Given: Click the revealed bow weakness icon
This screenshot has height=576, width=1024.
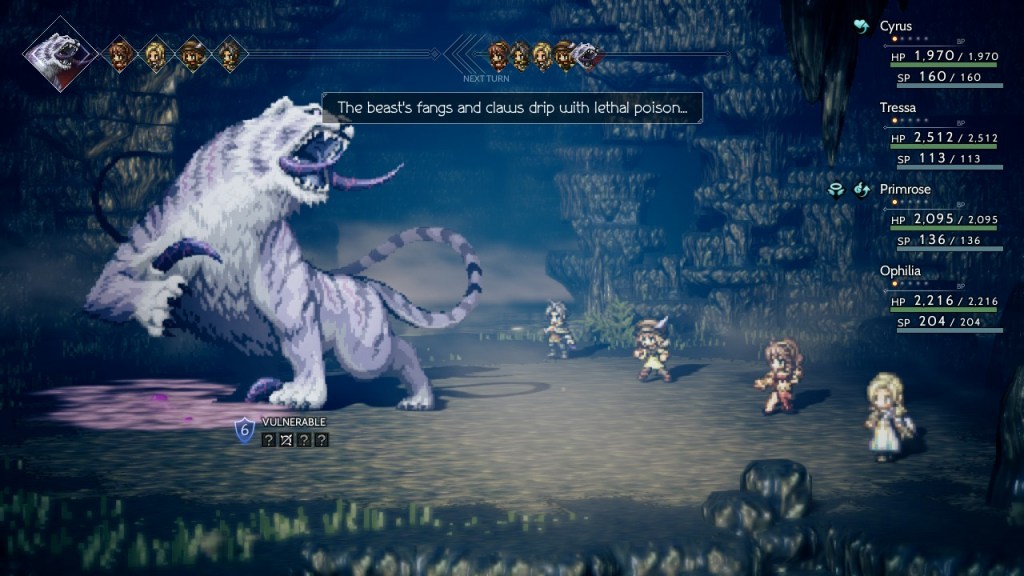Looking at the screenshot, I should point(286,439).
